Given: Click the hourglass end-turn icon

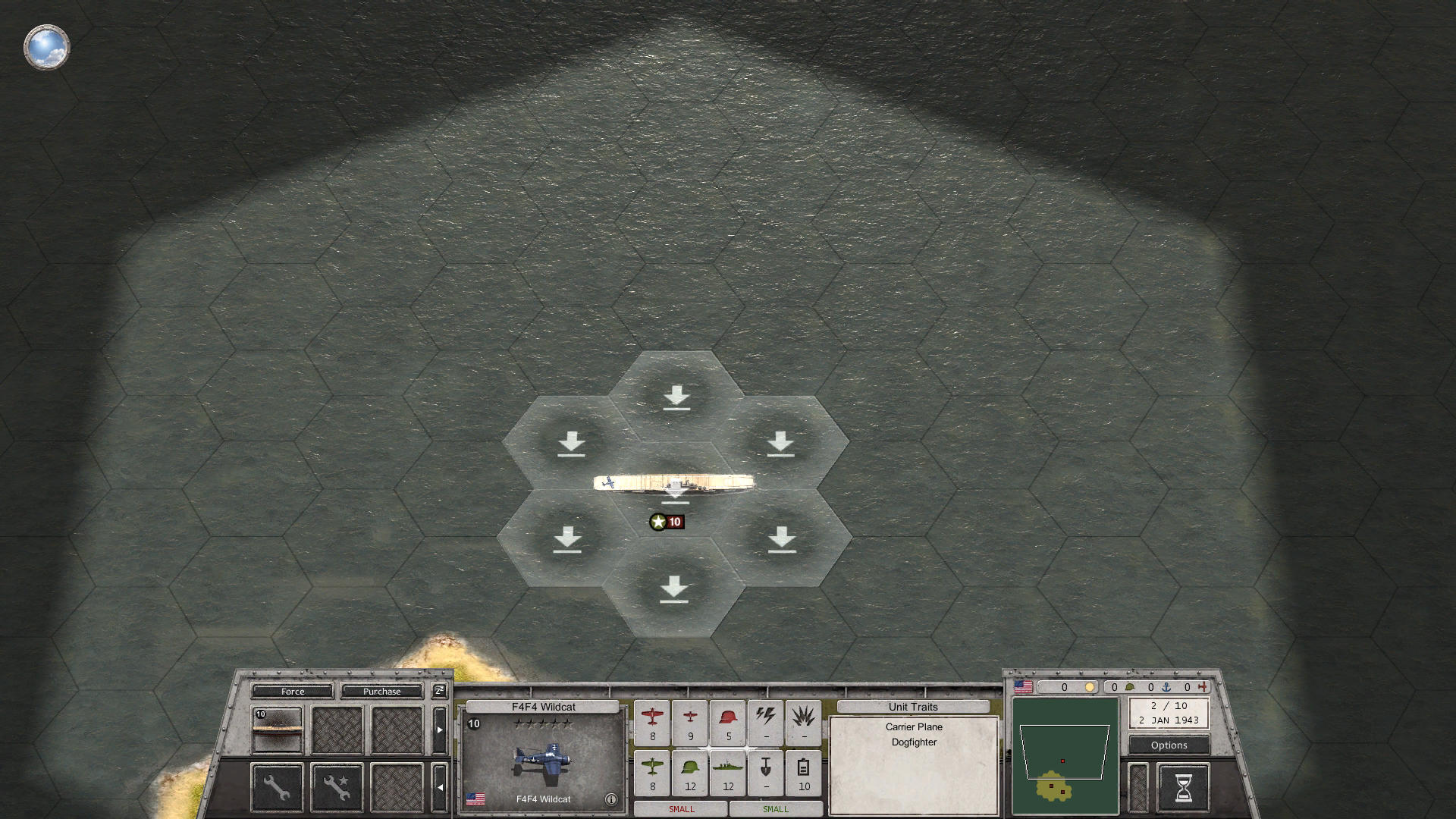Looking at the screenshot, I should 1183,787.
